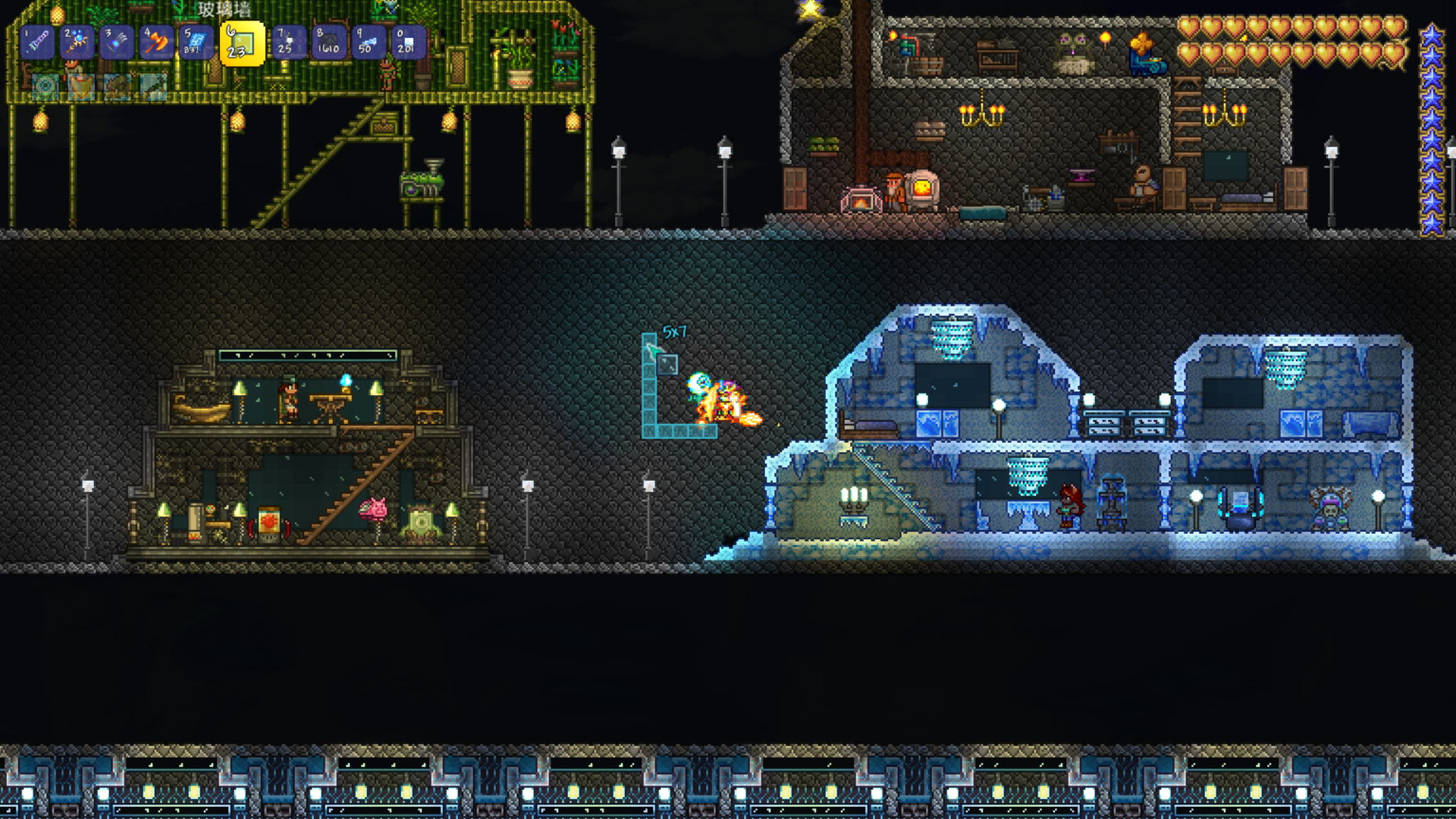Click the highlighted glass wall slot
The width and height of the screenshot is (1456, 819).
[x=242, y=43]
